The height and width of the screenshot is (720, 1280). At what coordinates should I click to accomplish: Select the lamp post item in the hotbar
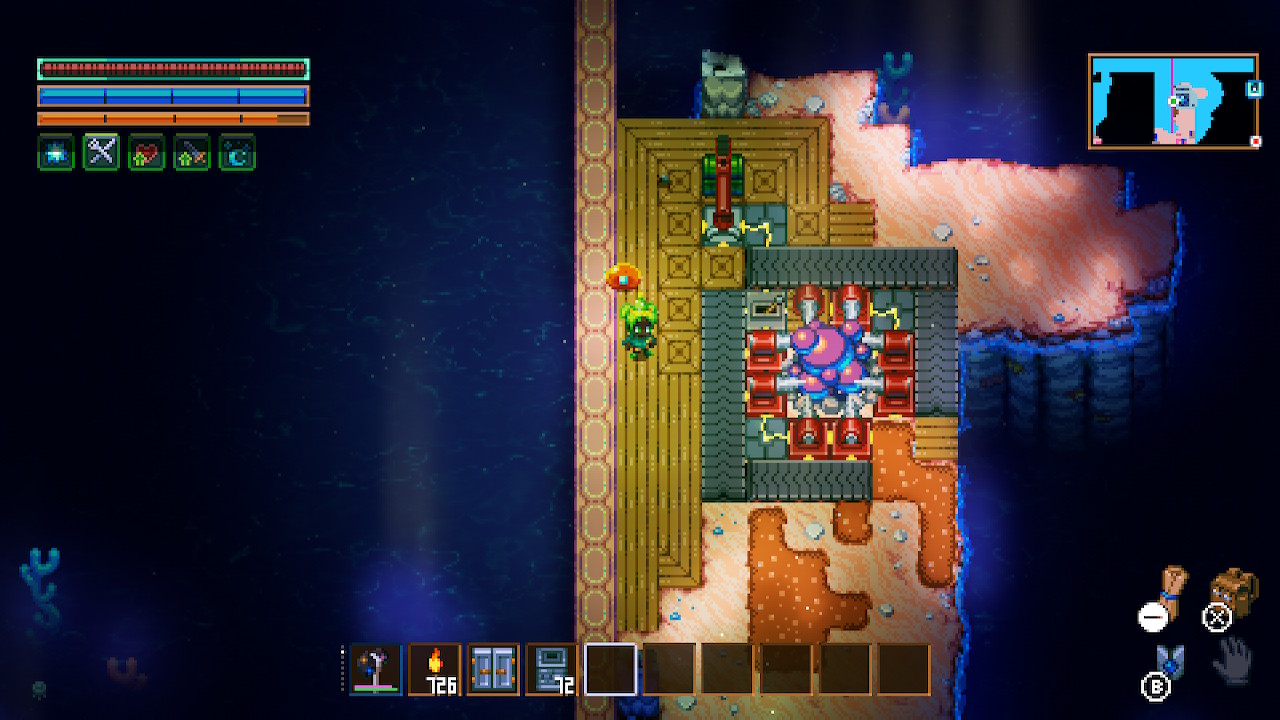376,669
